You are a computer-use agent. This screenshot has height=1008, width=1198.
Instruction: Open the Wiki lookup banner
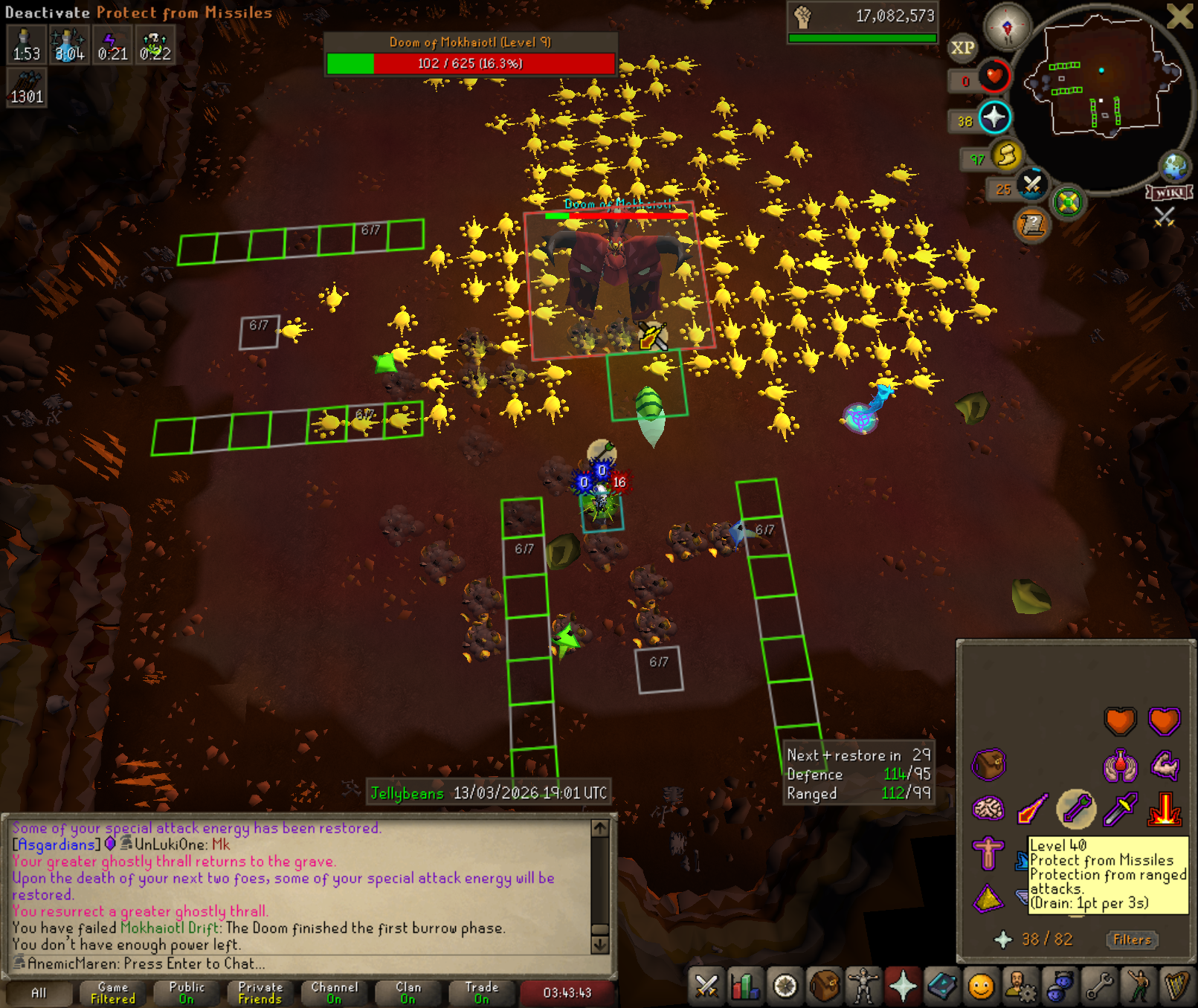pyautogui.click(x=1170, y=193)
